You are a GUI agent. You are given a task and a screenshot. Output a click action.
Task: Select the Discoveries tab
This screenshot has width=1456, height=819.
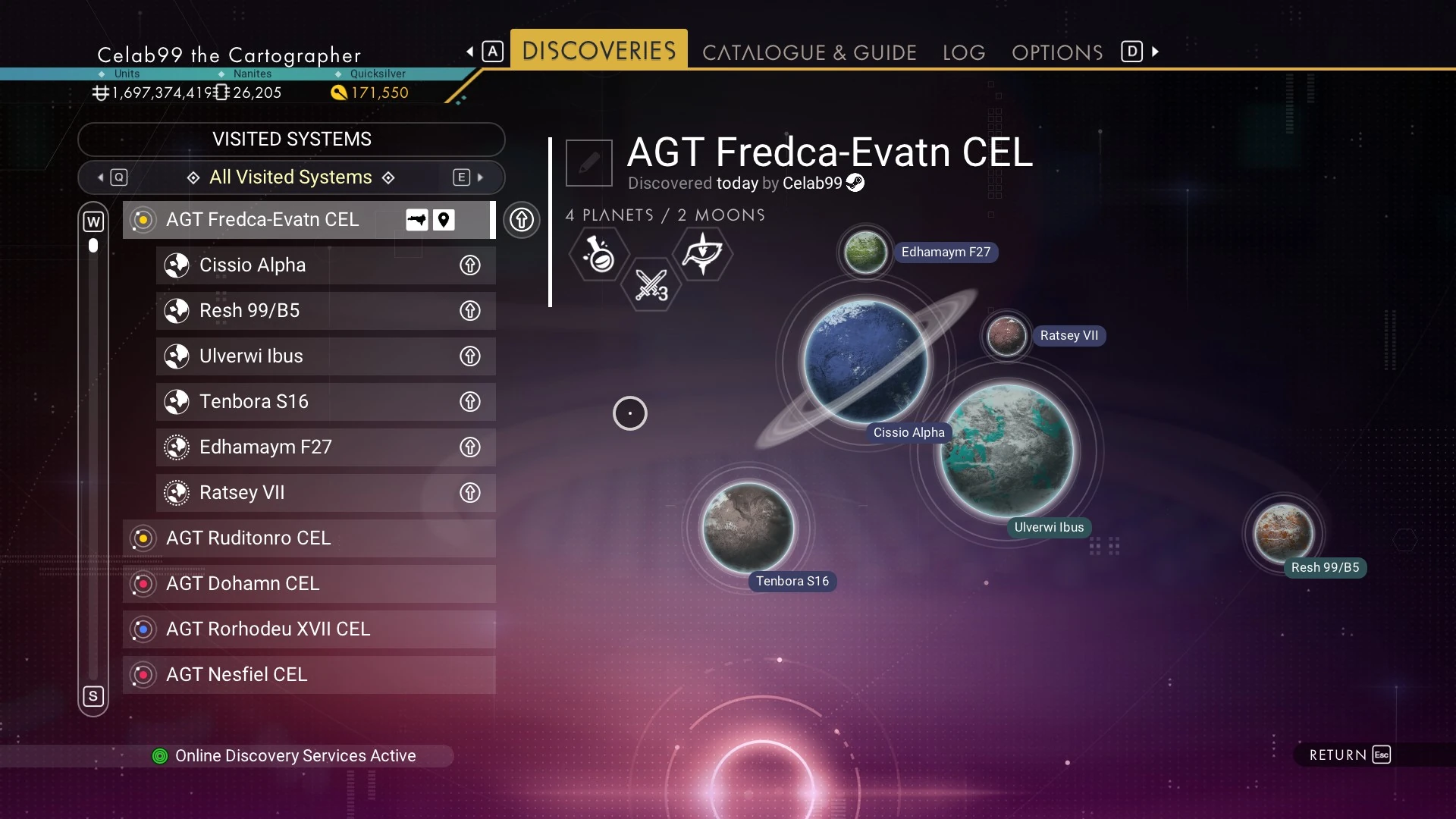(x=598, y=50)
